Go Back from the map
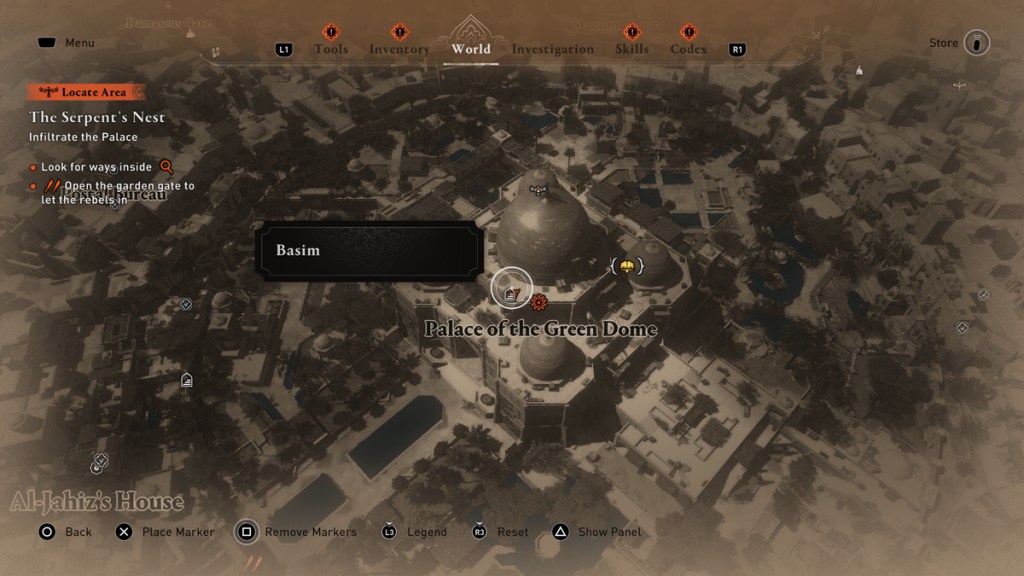This screenshot has width=1024, height=576. [66, 532]
